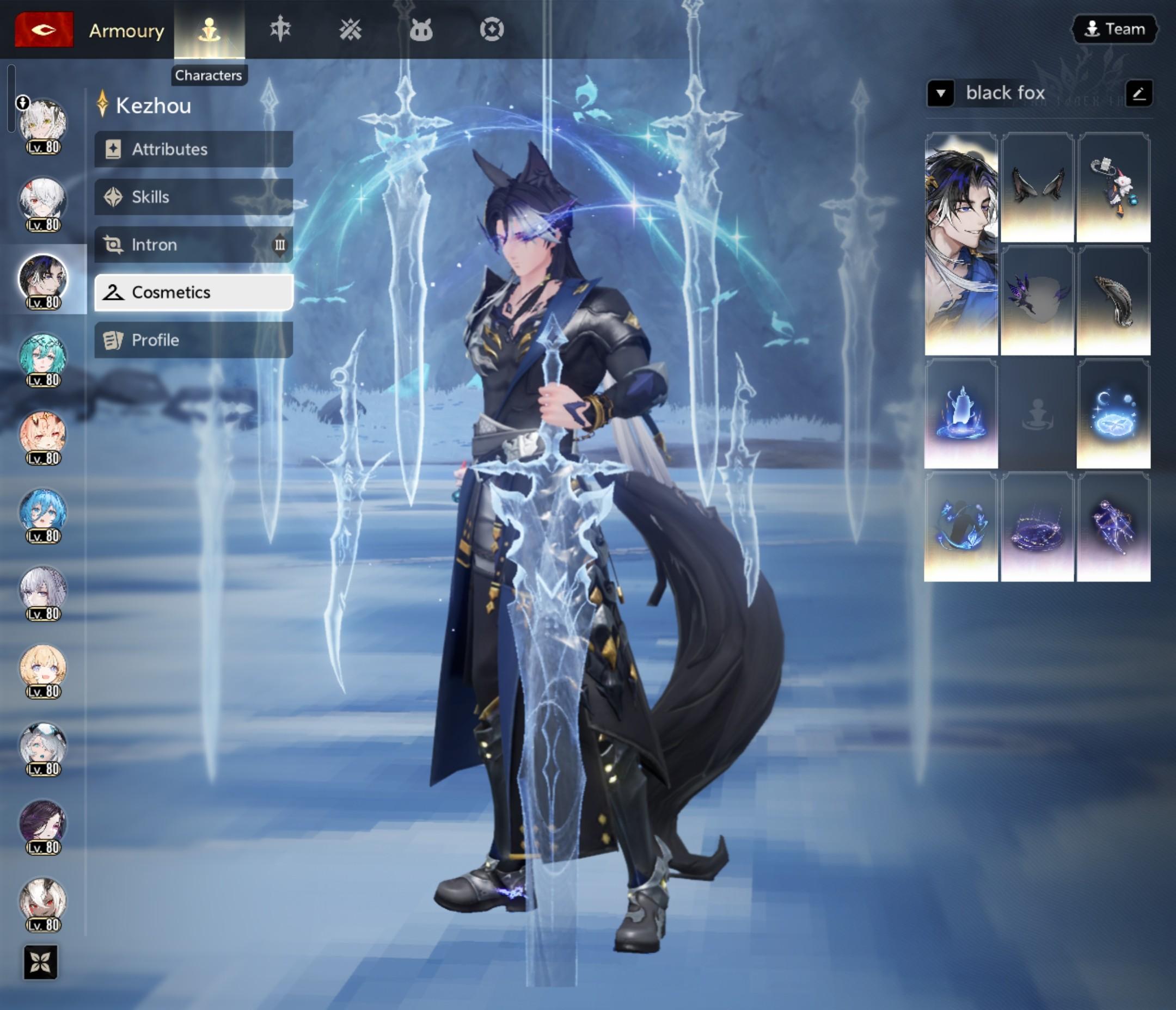The height and width of the screenshot is (1010, 1176).
Task: Switch to the Characters tab
Action: [x=209, y=29]
